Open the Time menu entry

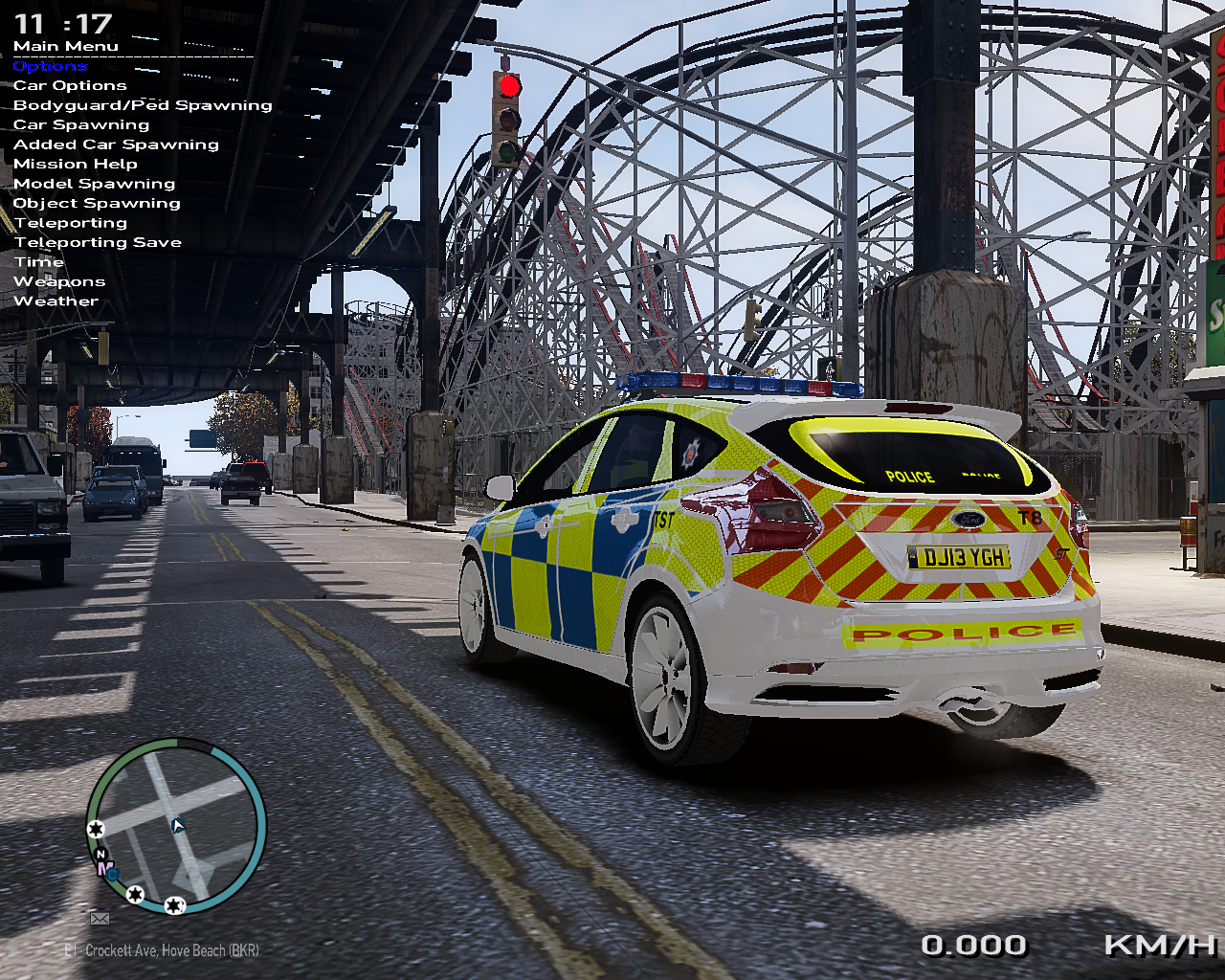(x=39, y=262)
